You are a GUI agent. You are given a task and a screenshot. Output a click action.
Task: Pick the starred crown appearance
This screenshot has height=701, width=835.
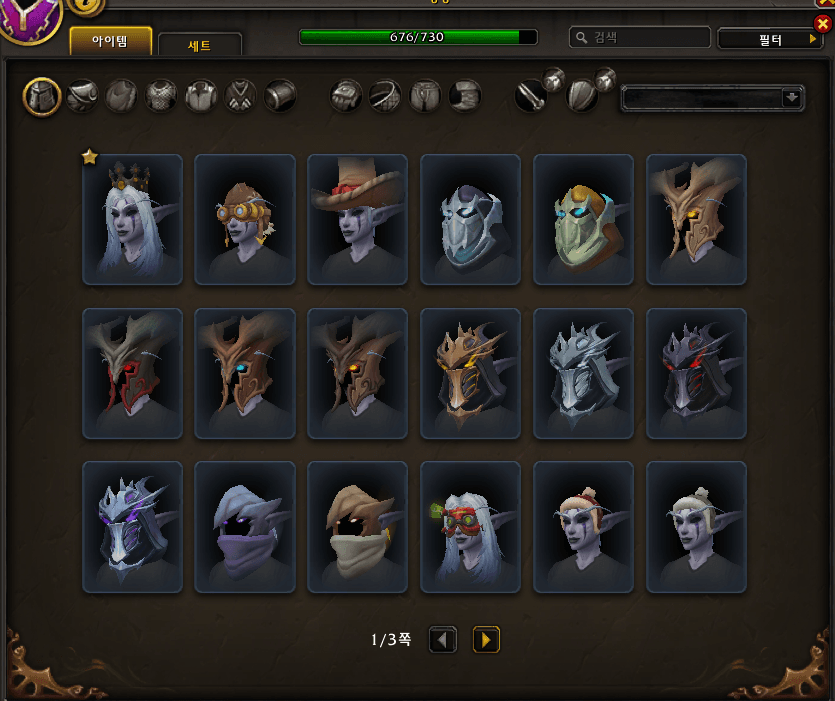(x=133, y=220)
